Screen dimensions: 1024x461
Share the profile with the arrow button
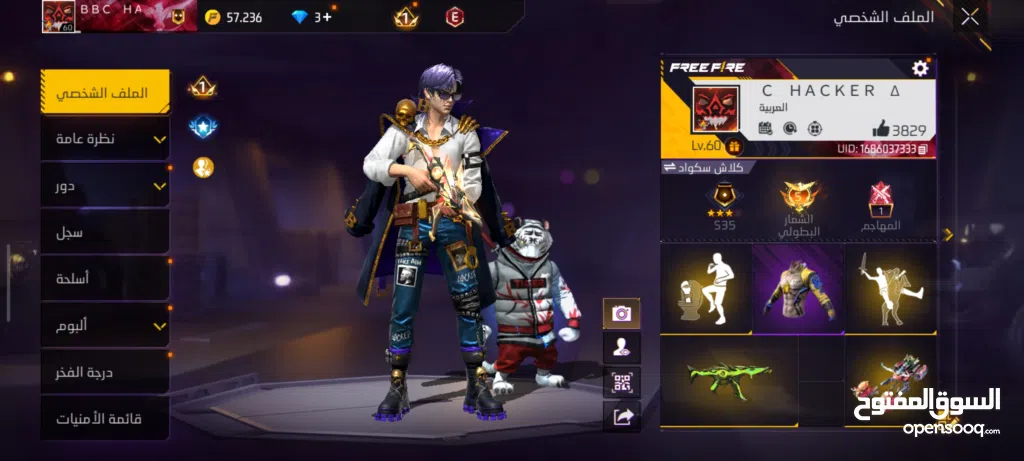coord(621,414)
